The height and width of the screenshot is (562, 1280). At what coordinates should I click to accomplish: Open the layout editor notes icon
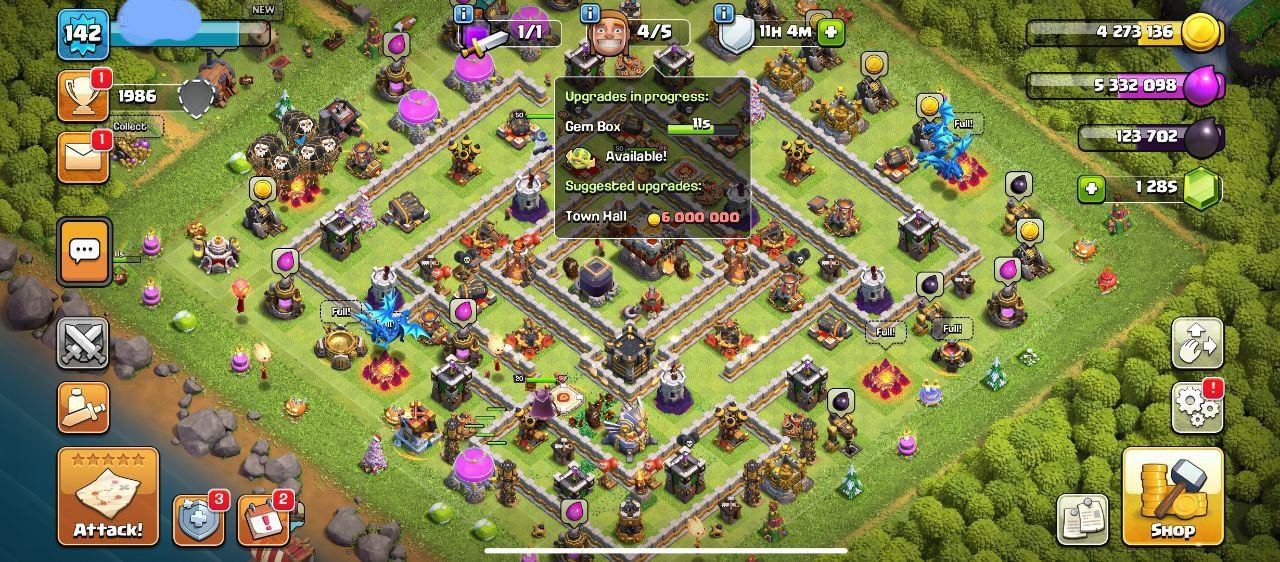pos(1082,519)
